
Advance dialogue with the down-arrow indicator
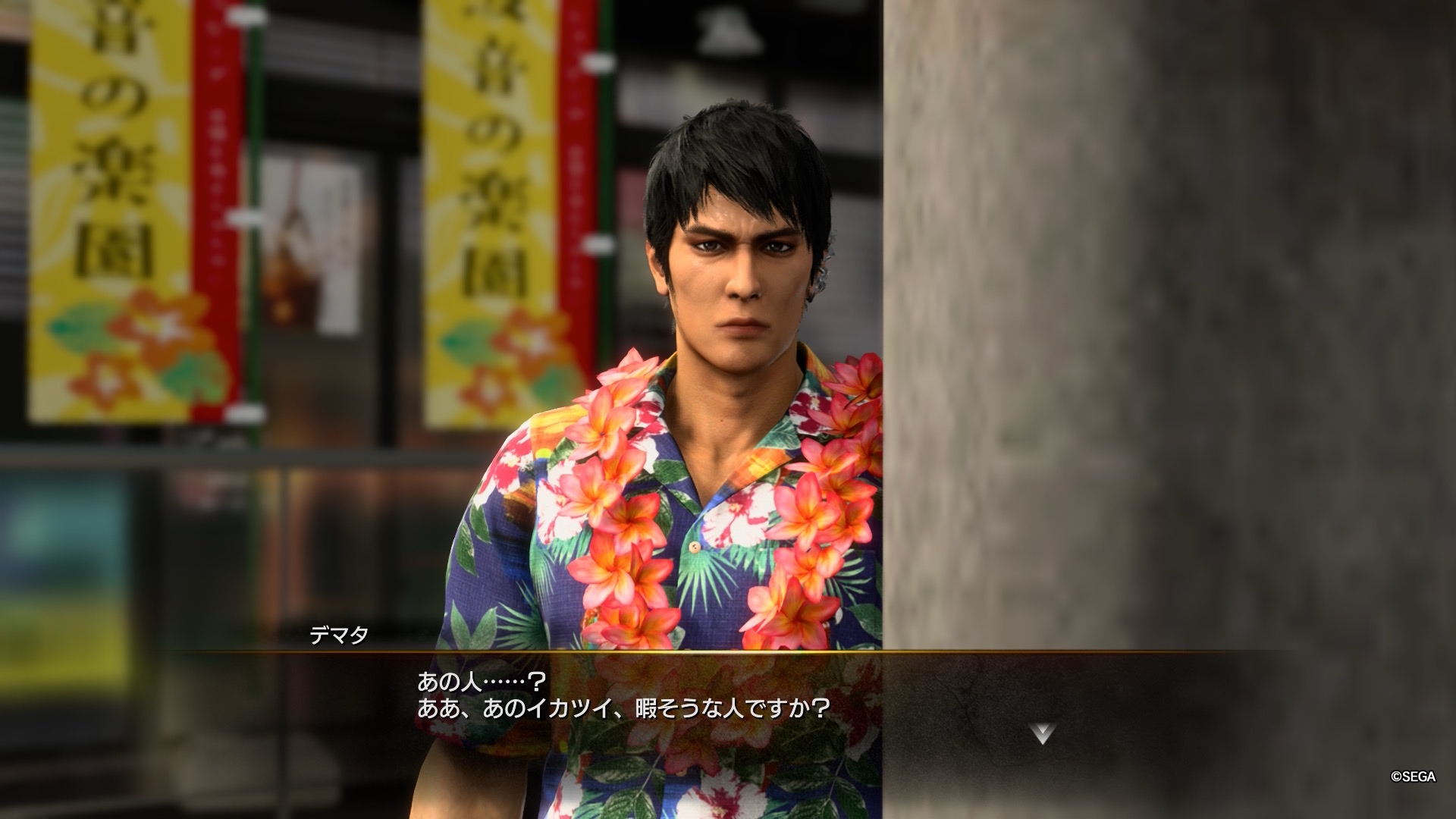point(1043,733)
